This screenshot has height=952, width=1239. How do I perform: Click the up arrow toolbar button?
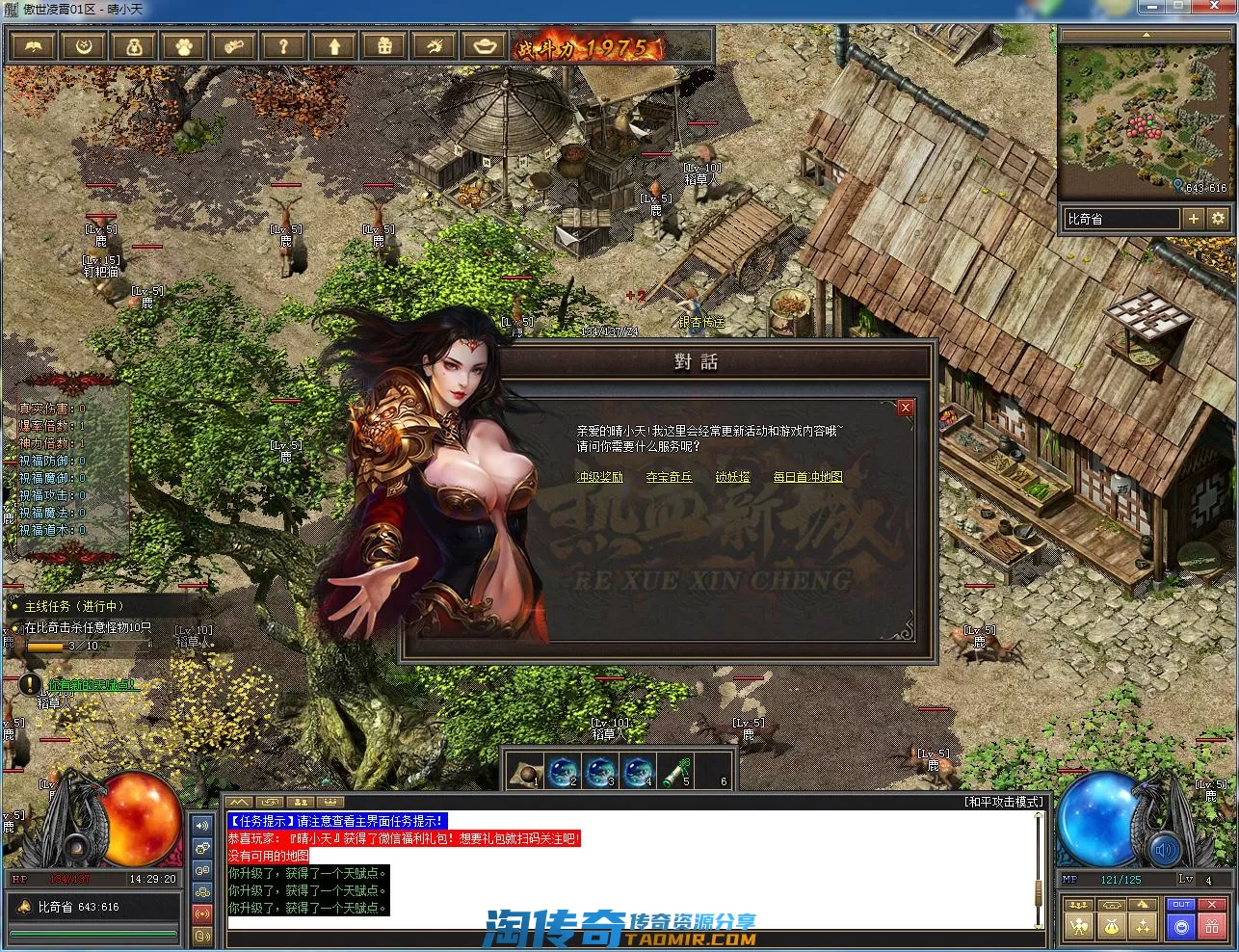tap(334, 46)
